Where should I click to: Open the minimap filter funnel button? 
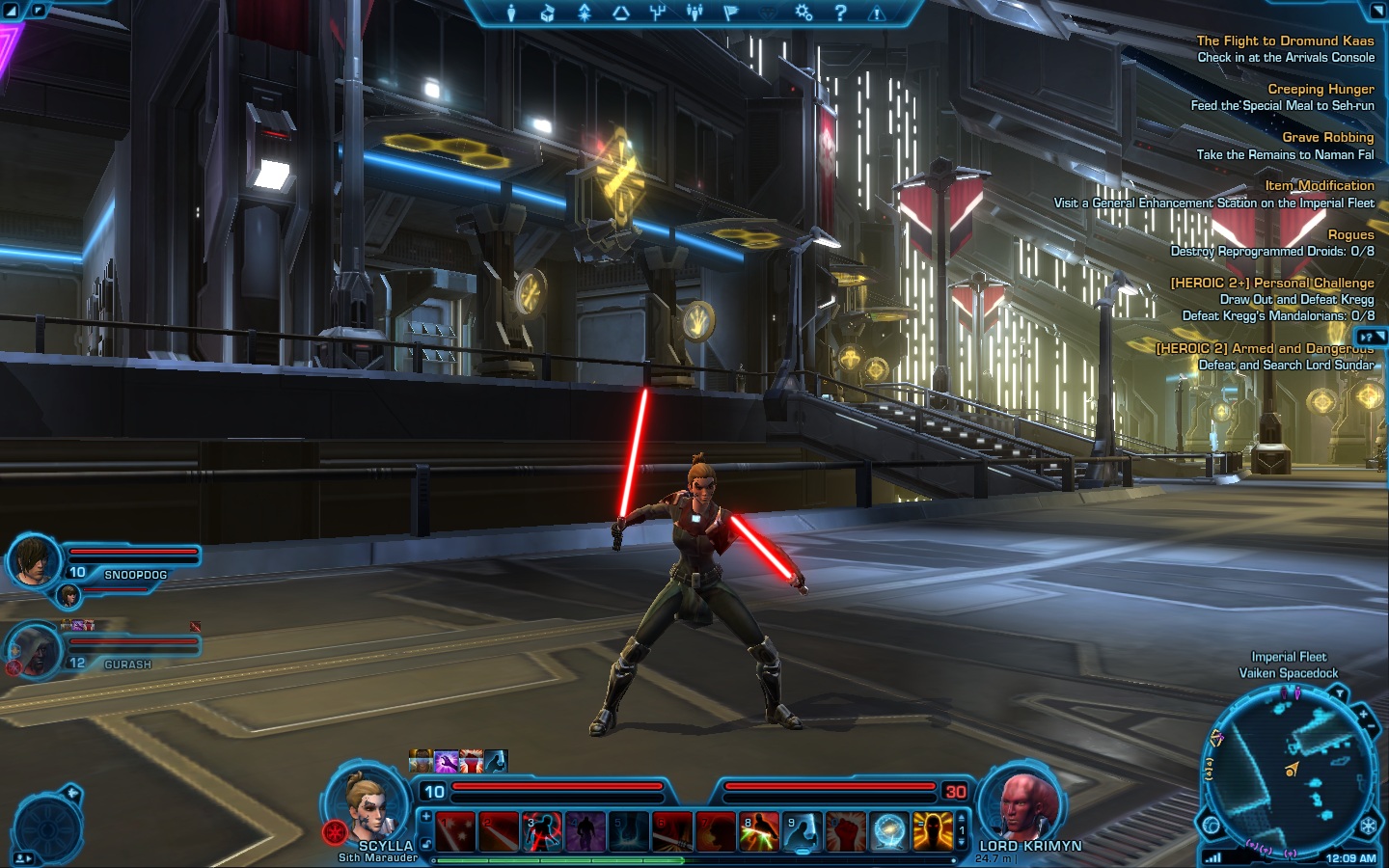[x=1339, y=692]
